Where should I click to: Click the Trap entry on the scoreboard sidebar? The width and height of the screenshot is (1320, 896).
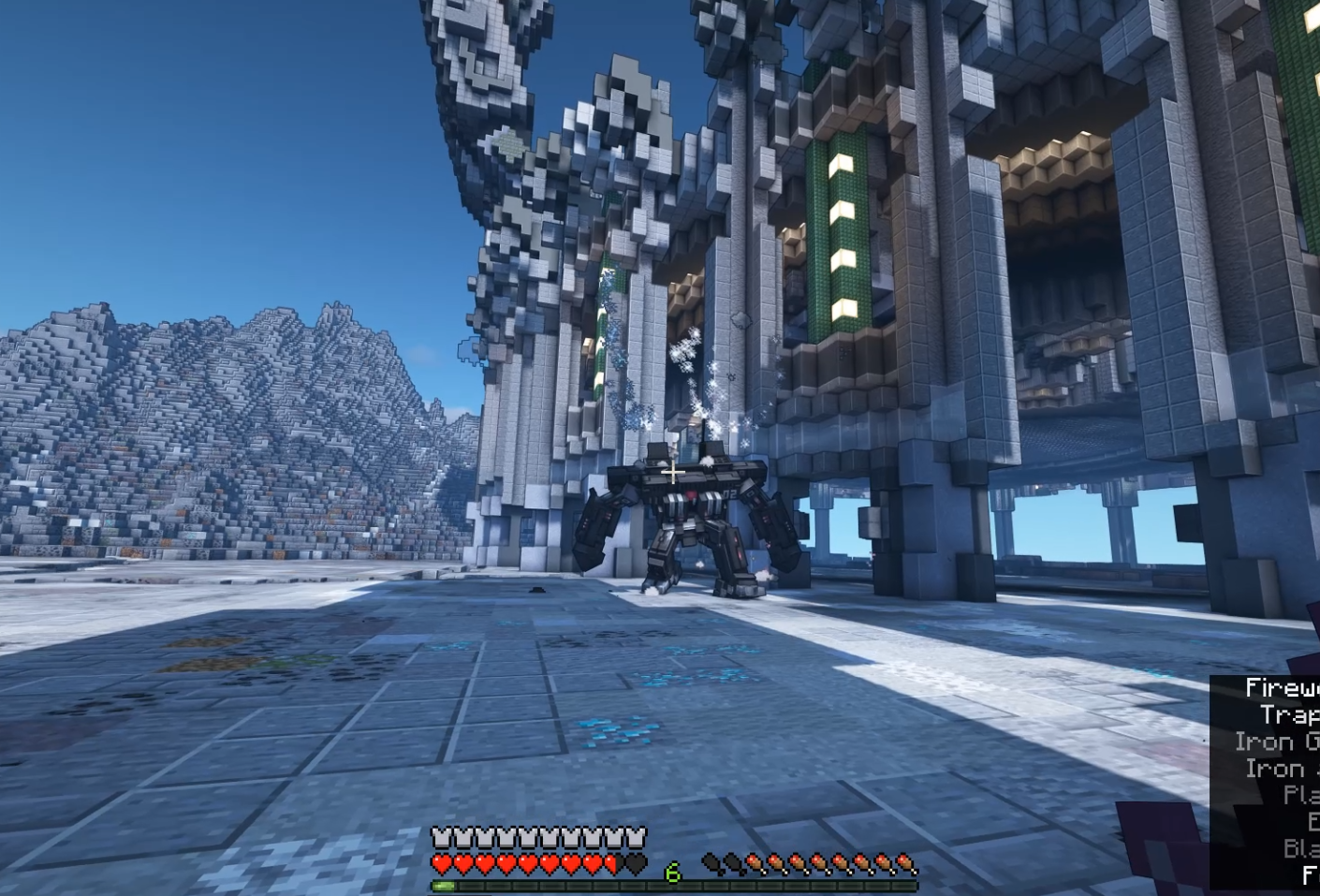(1290, 714)
